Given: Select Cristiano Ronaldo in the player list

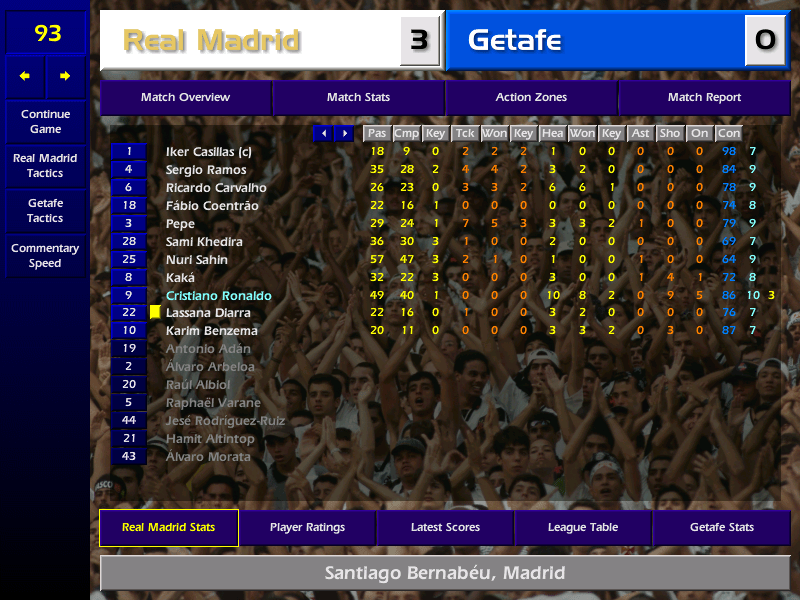Looking at the screenshot, I should click(219, 296).
